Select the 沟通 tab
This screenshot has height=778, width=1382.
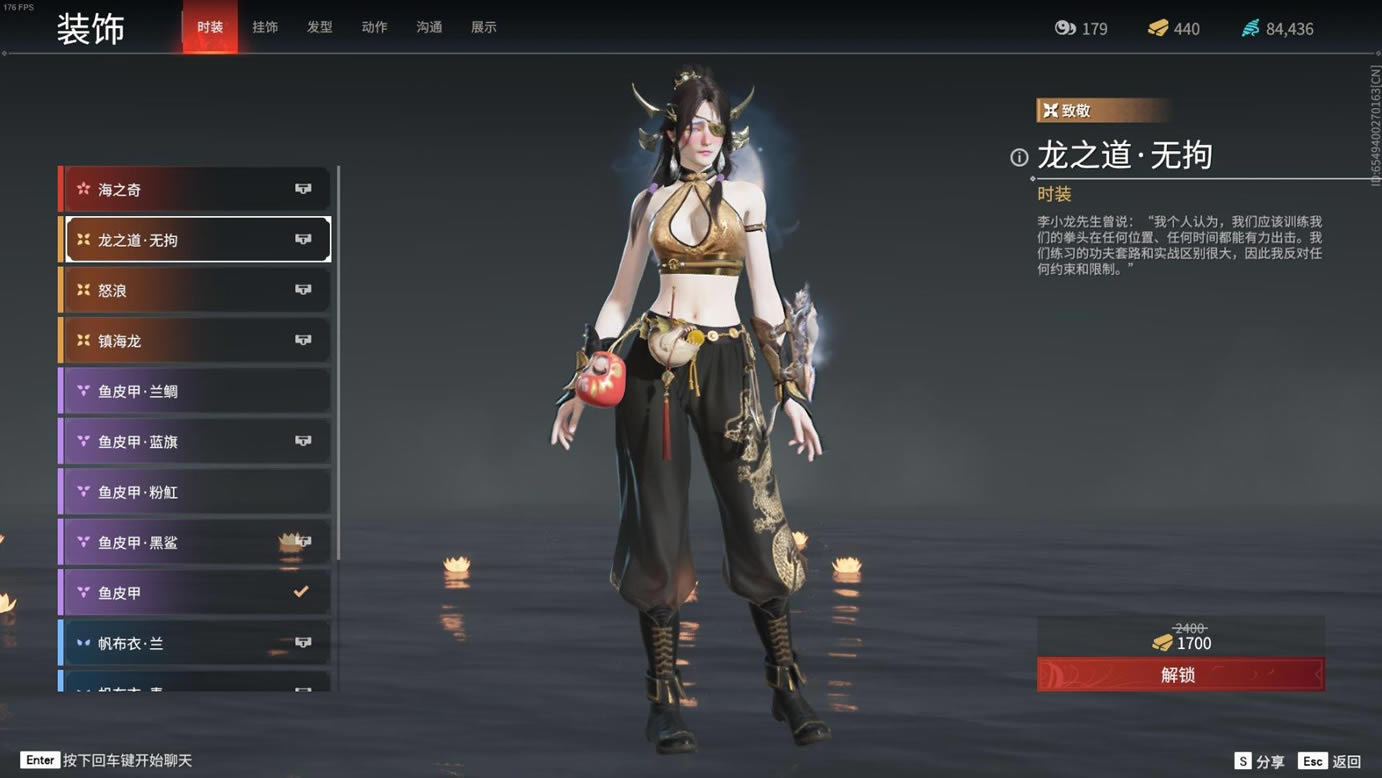pyautogui.click(x=429, y=27)
